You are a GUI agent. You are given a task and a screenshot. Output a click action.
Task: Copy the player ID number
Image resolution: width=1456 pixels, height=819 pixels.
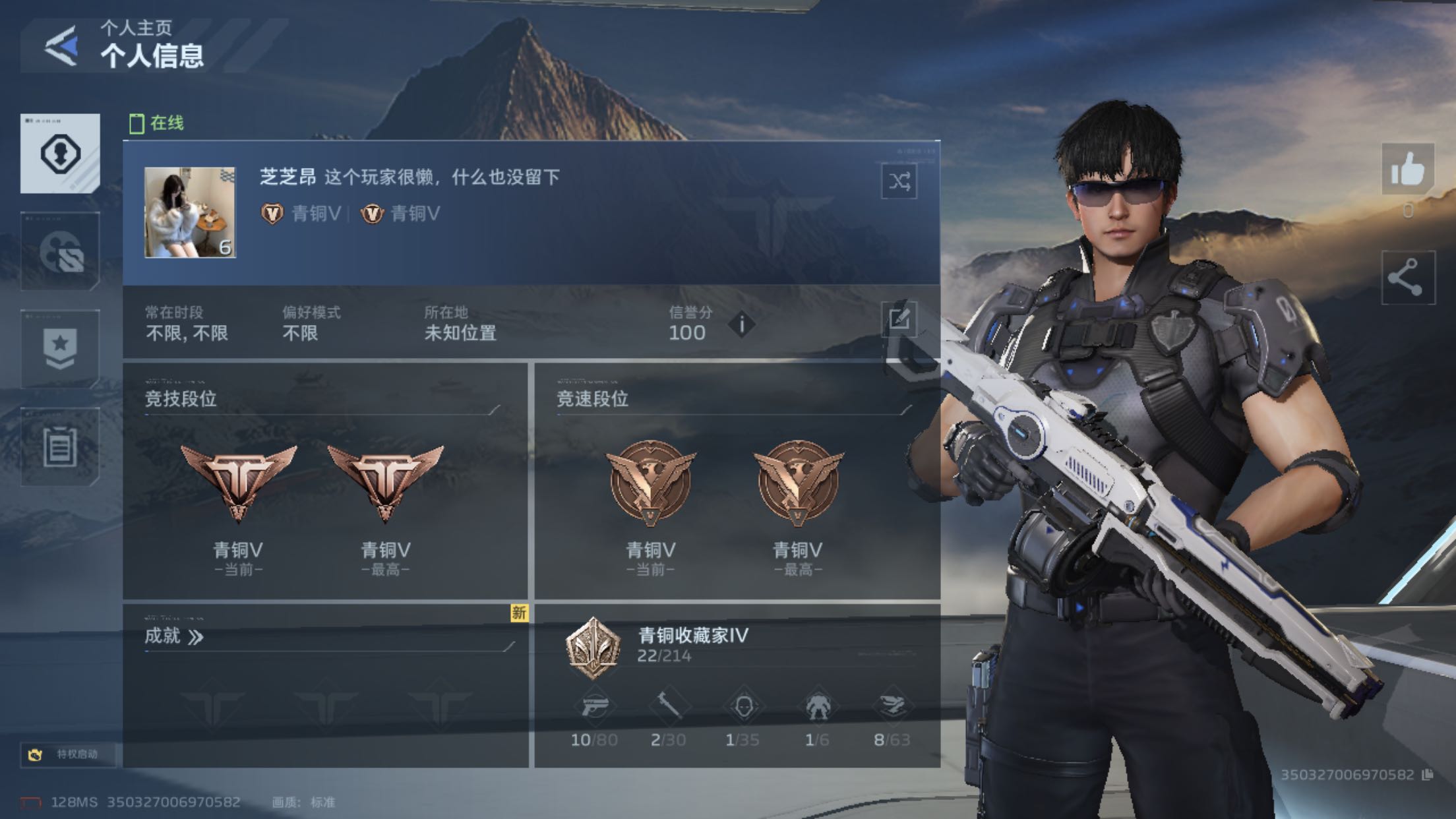[1428, 775]
